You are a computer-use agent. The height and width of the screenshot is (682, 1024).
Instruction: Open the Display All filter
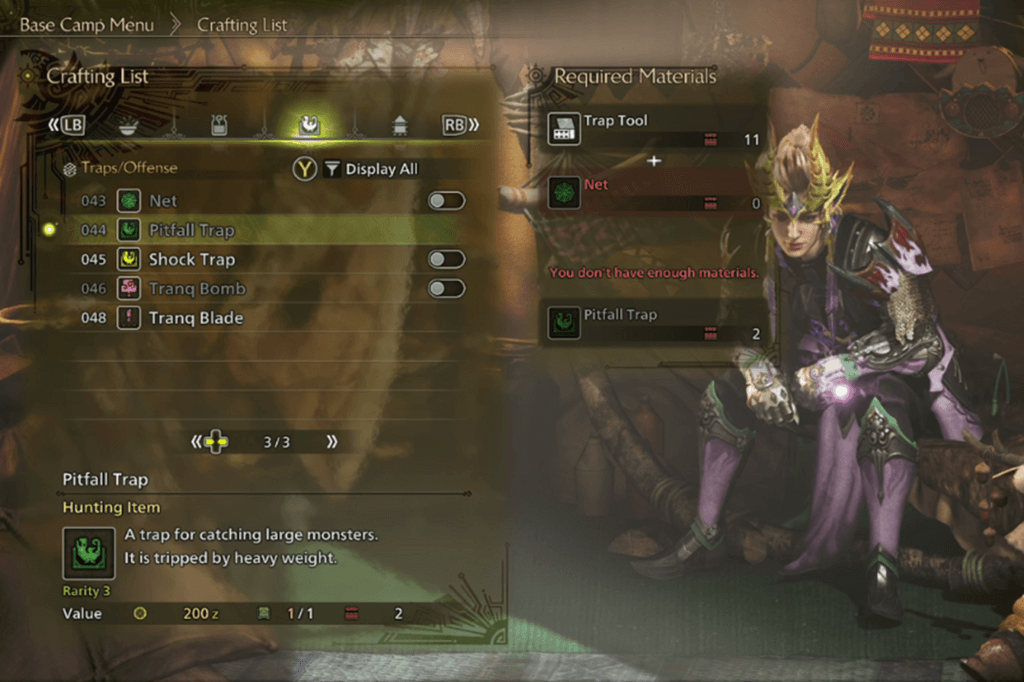click(x=371, y=169)
